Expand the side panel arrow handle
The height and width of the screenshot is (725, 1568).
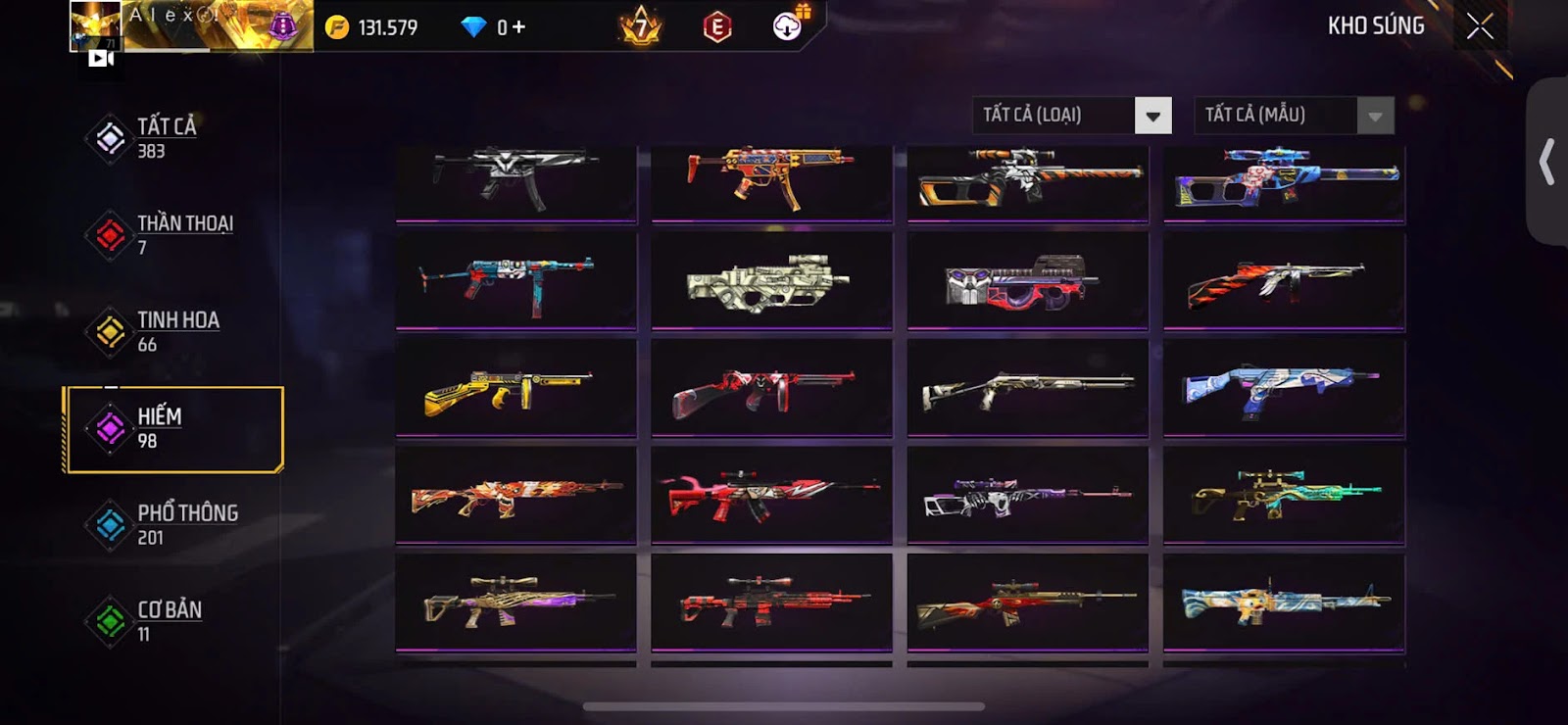[x=1546, y=162]
